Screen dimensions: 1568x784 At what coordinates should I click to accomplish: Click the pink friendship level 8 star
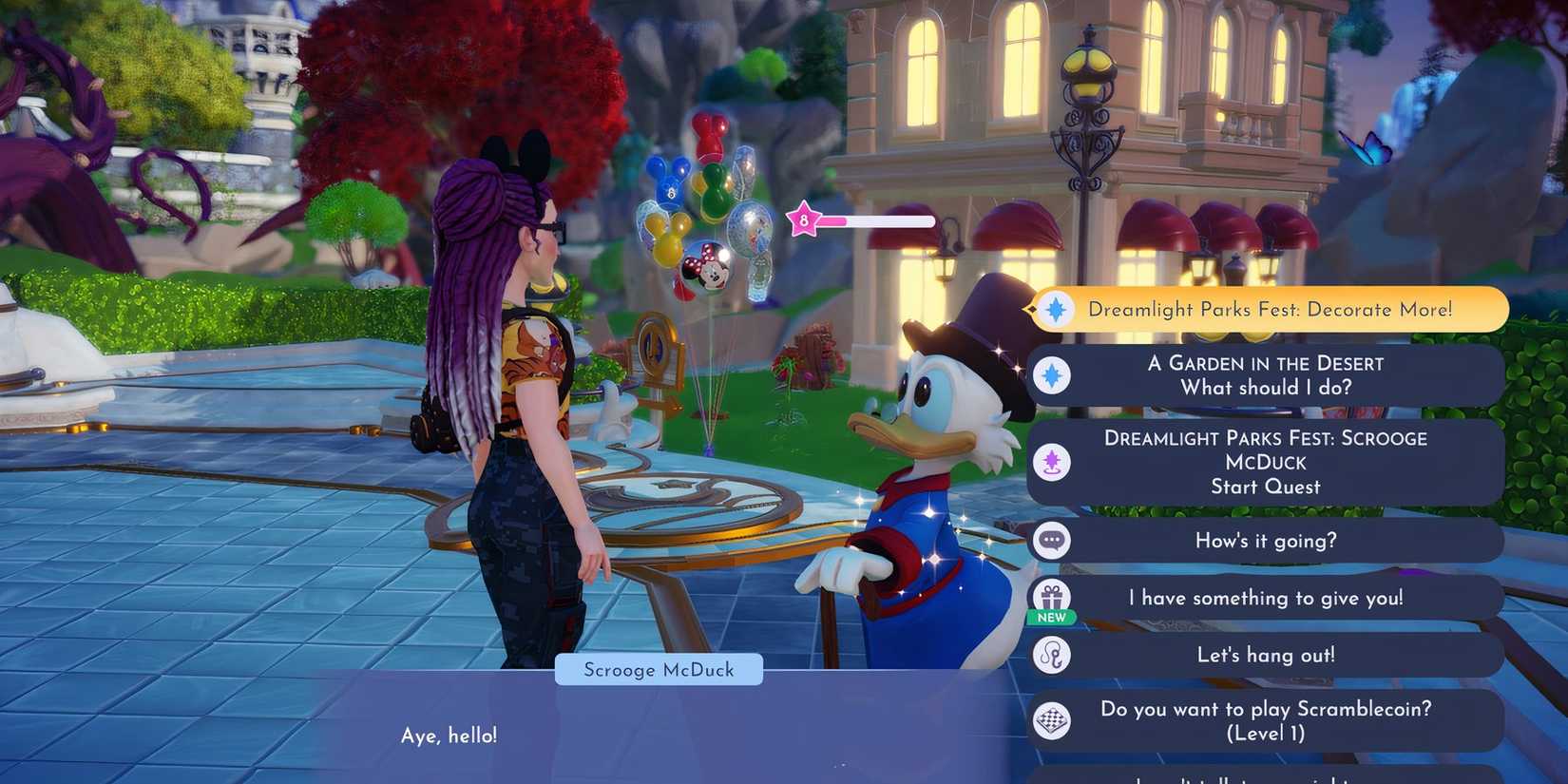805,220
